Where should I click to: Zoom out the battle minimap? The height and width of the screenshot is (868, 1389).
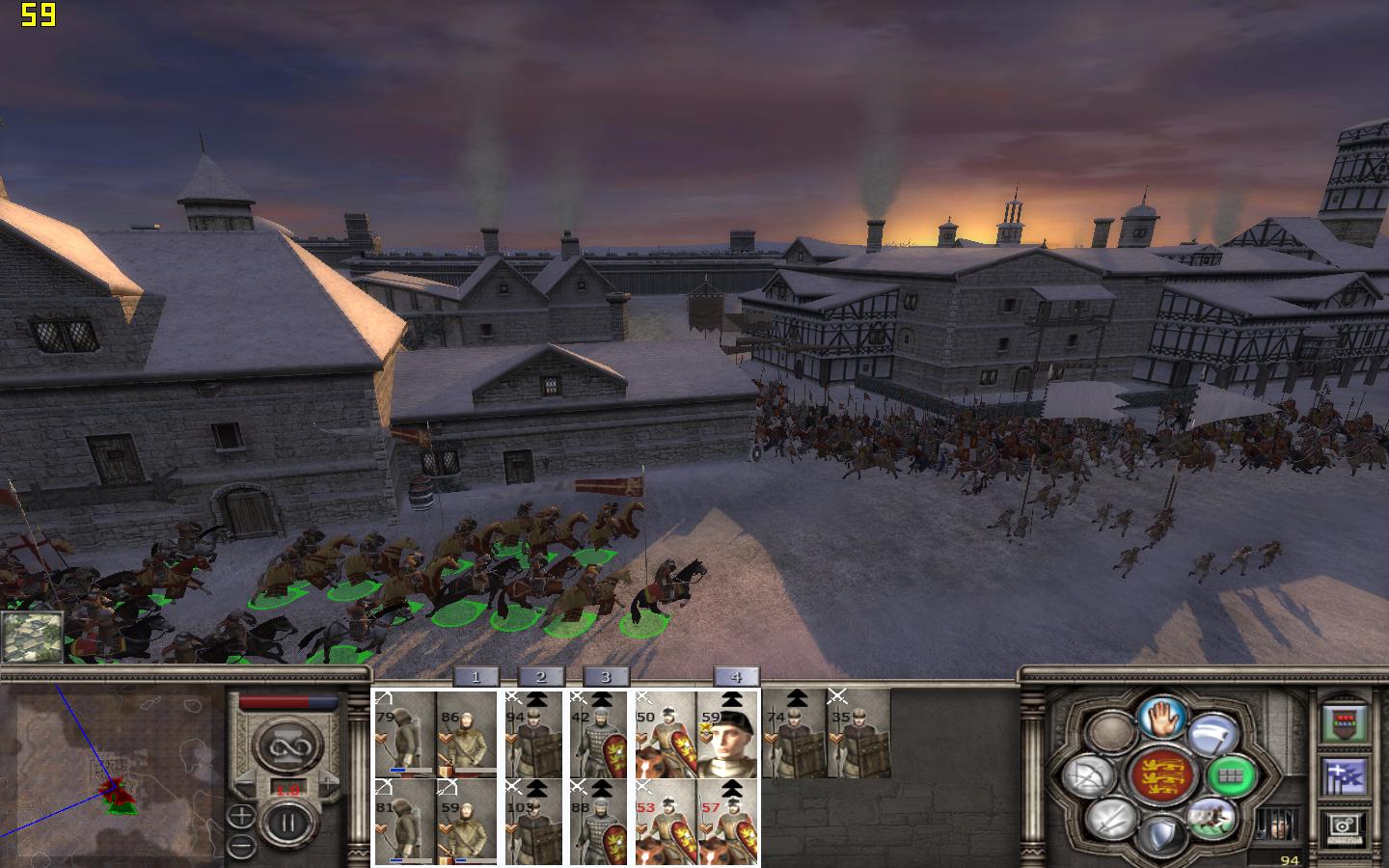241,846
